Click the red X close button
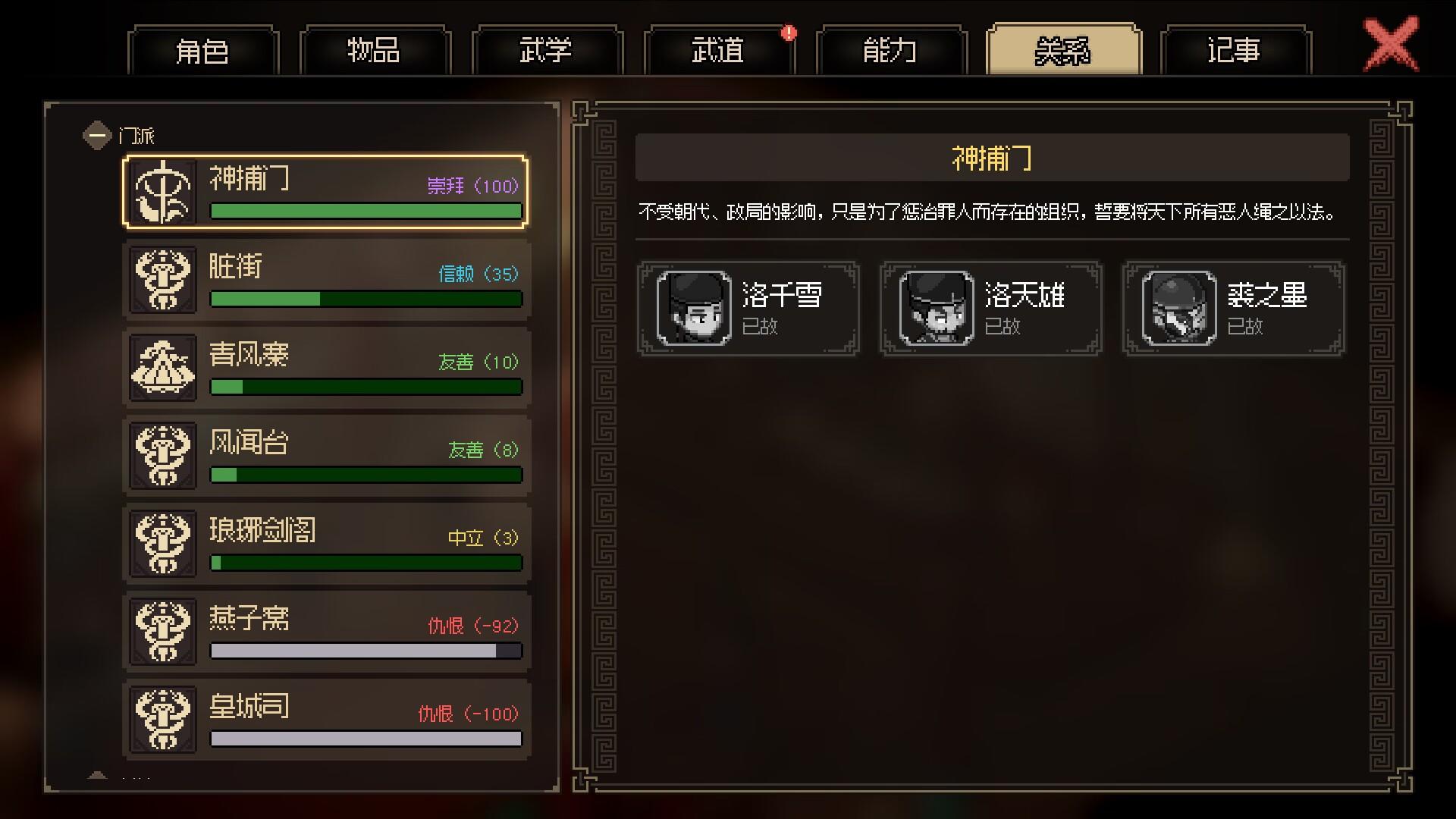The image size is (1456, 819). 1390,44
